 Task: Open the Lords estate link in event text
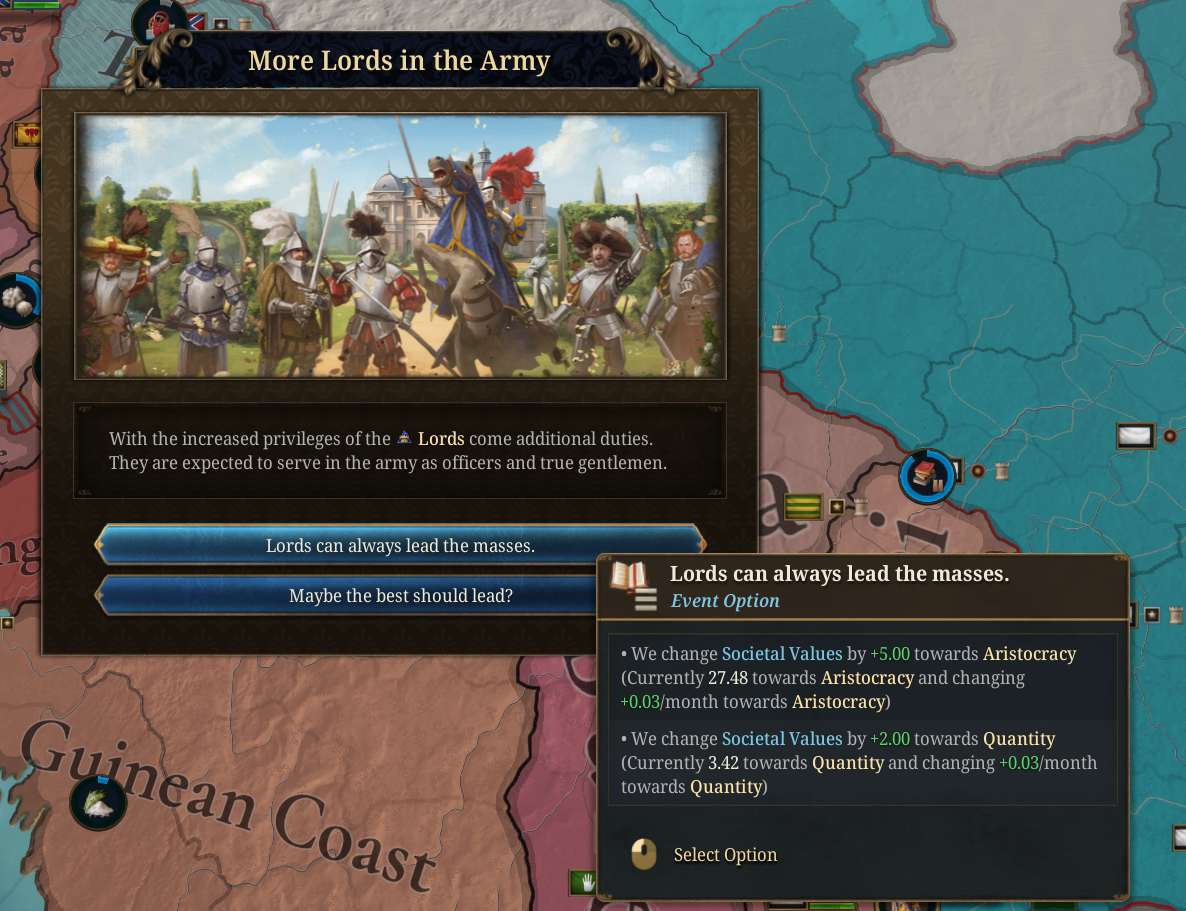tap(440, 439)
